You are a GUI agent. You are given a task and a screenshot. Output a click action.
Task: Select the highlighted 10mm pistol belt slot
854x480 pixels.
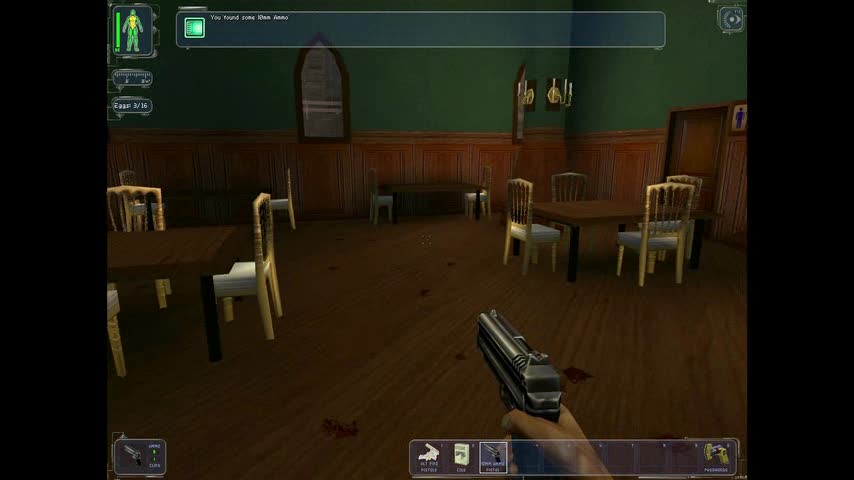[493, 457]
